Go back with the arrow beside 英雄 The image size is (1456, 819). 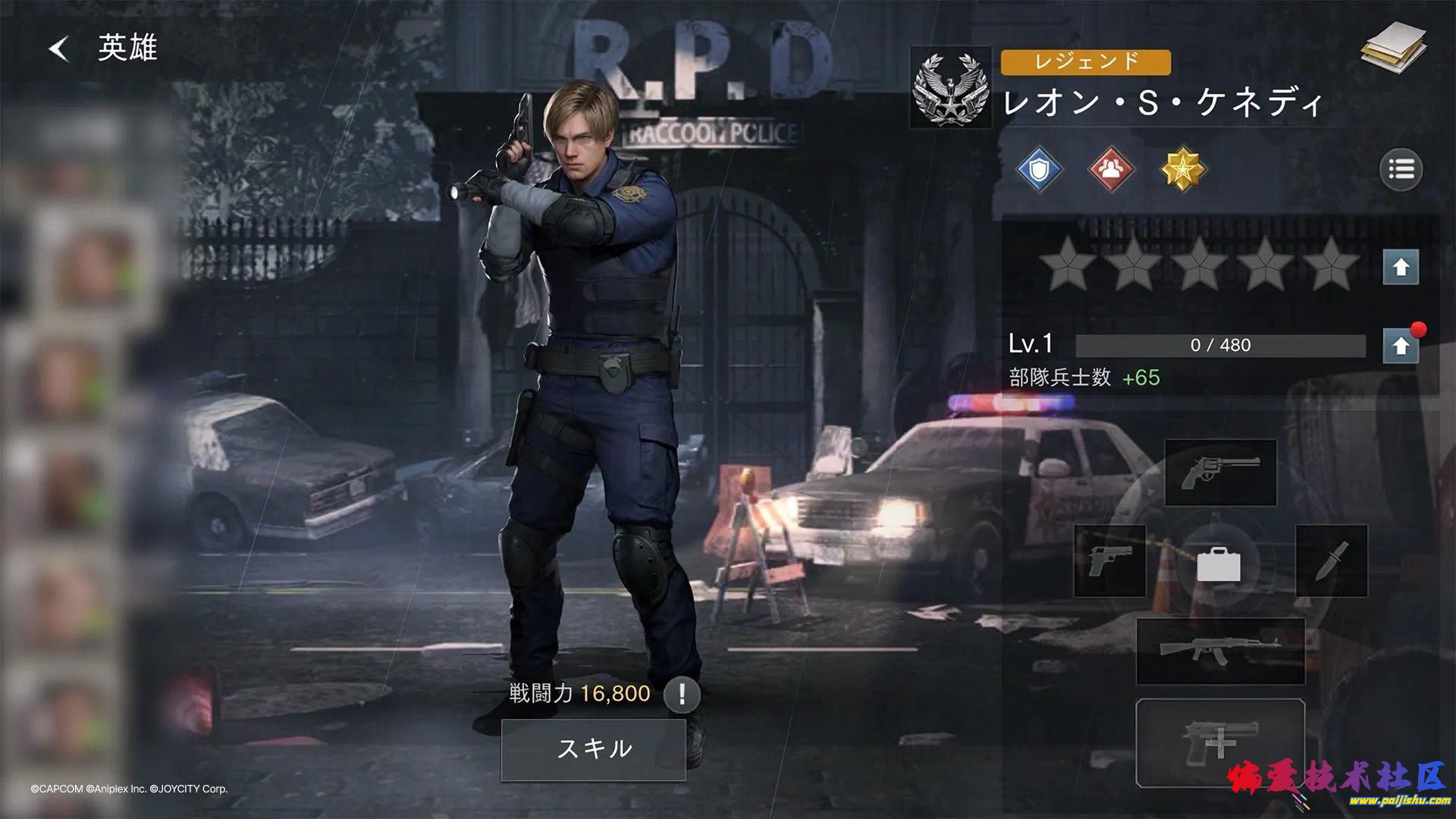click(59, 49)
